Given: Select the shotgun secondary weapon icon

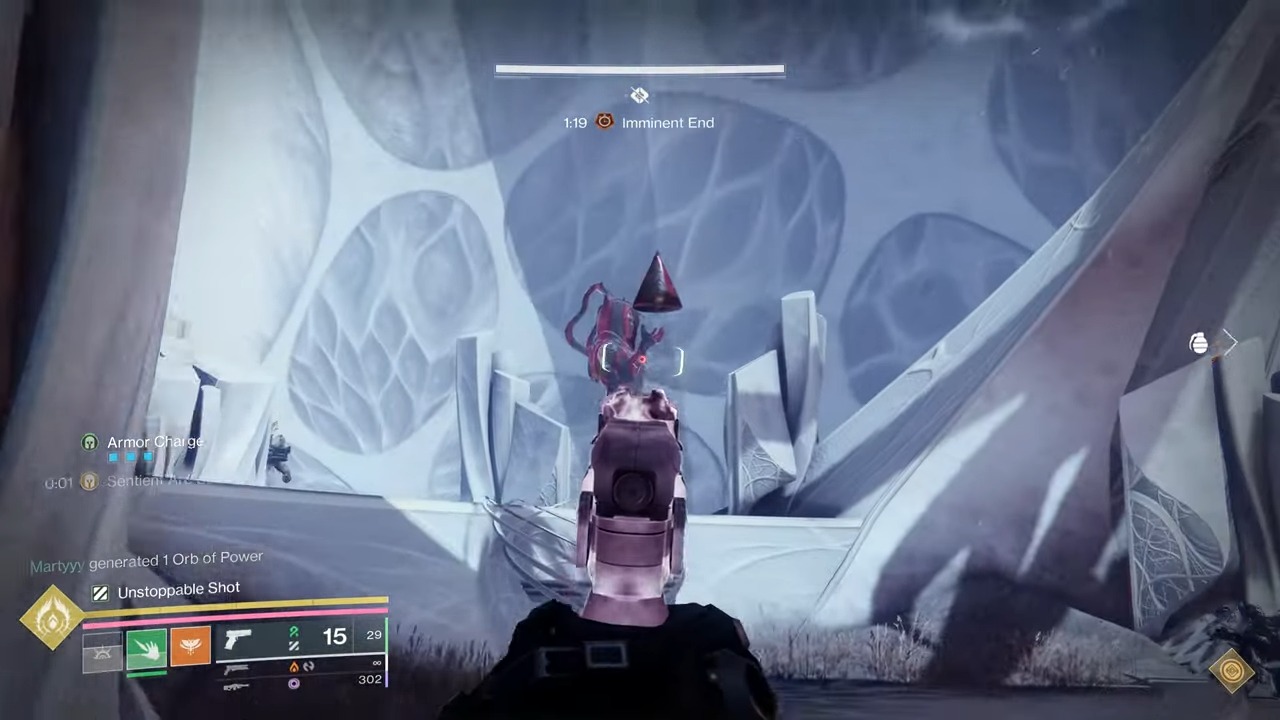Looking at the screenshot, I should [x=237, y=668].
